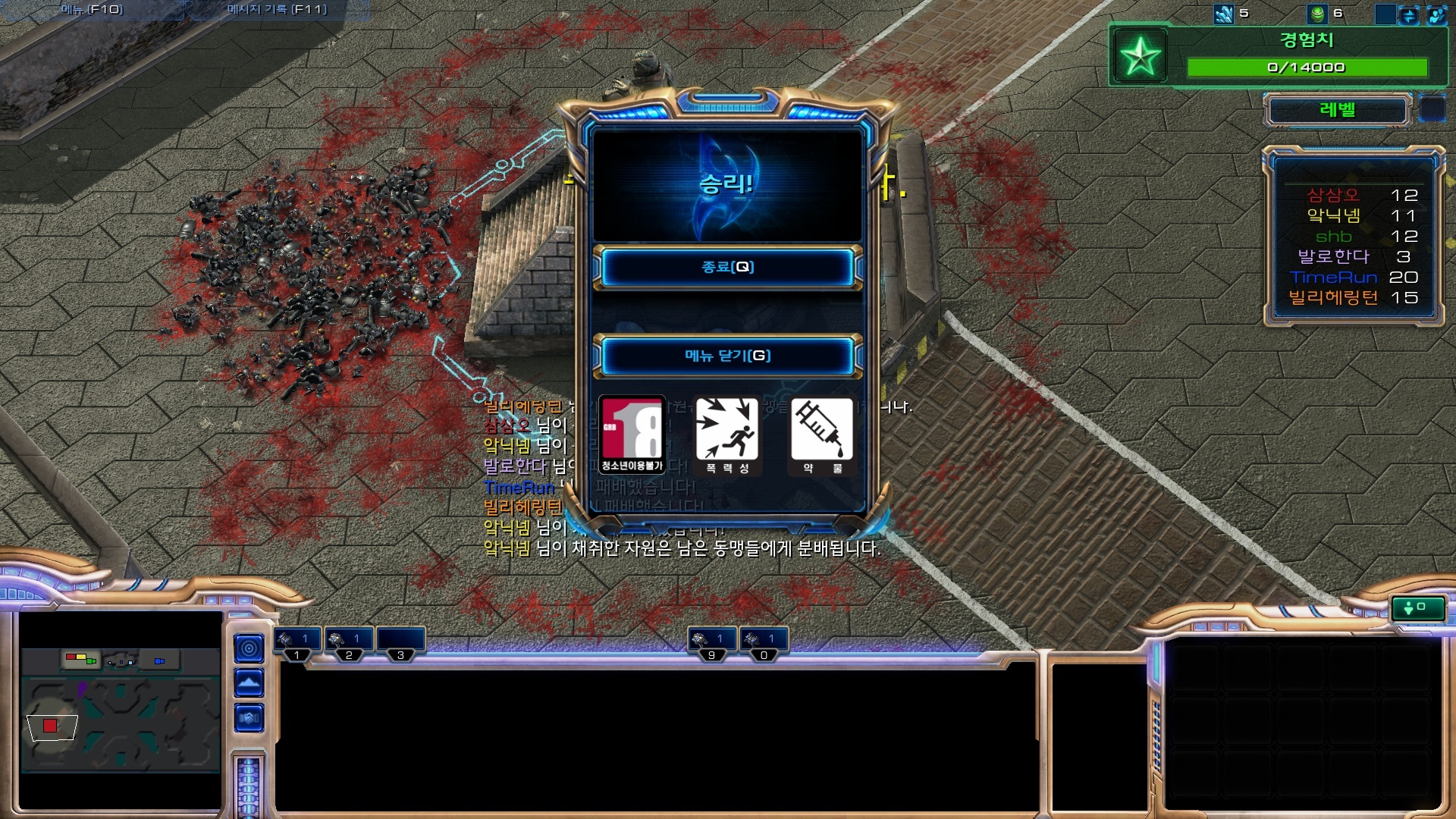Select the TimeRun row in the scoreboard
Image resolution: width=1456 pixels, height=819 pixels.
tap(1353, 278)
